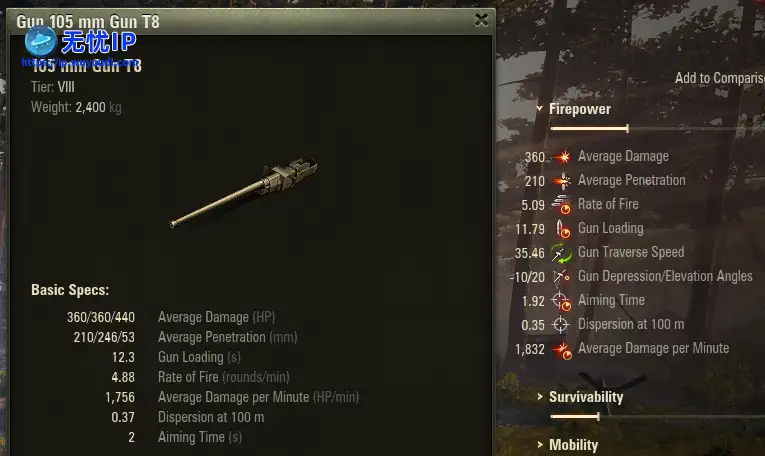The width and height of the screenshot is (765, 456).
Task: Expand the Mobility section
Action: tap(573, 445)
